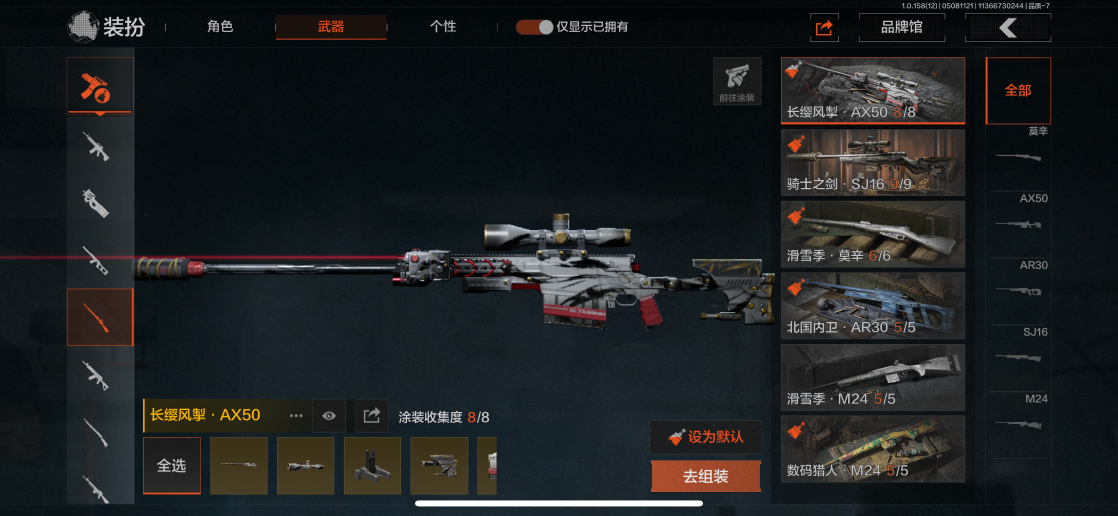This screenshot has height=516, width=1118.
Task: Go back with the arrow button
Action: point(1007,28)
